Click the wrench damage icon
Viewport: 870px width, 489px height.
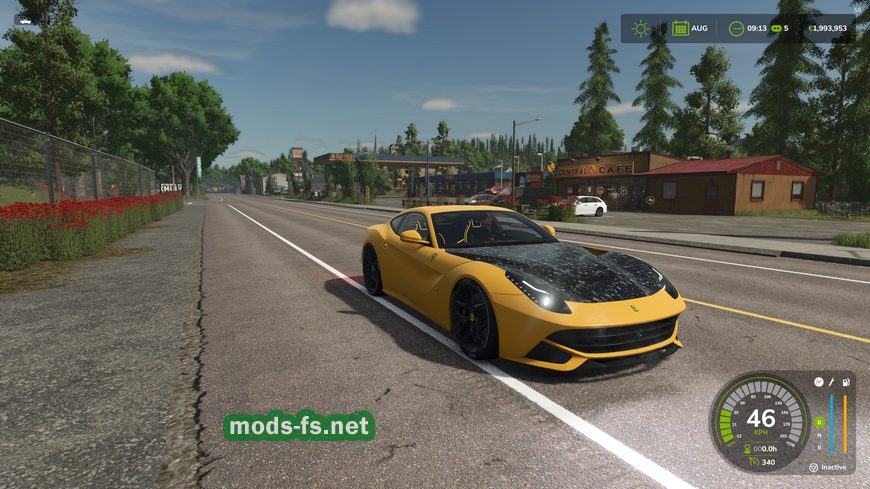832,381
